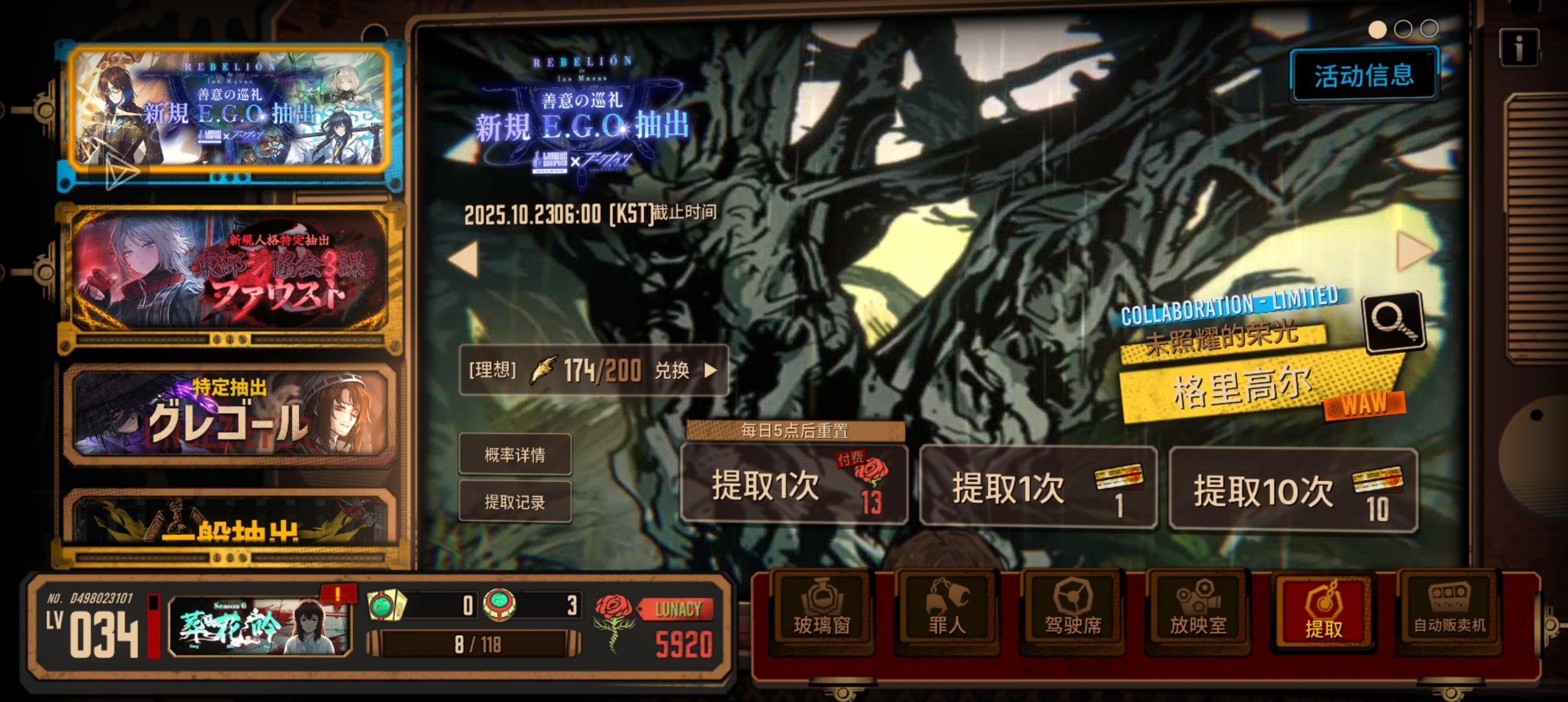Screen dimensions: 1568x702
Task: Select the ファウスト banner in the sidebar
Action: (x=228, y=273)
